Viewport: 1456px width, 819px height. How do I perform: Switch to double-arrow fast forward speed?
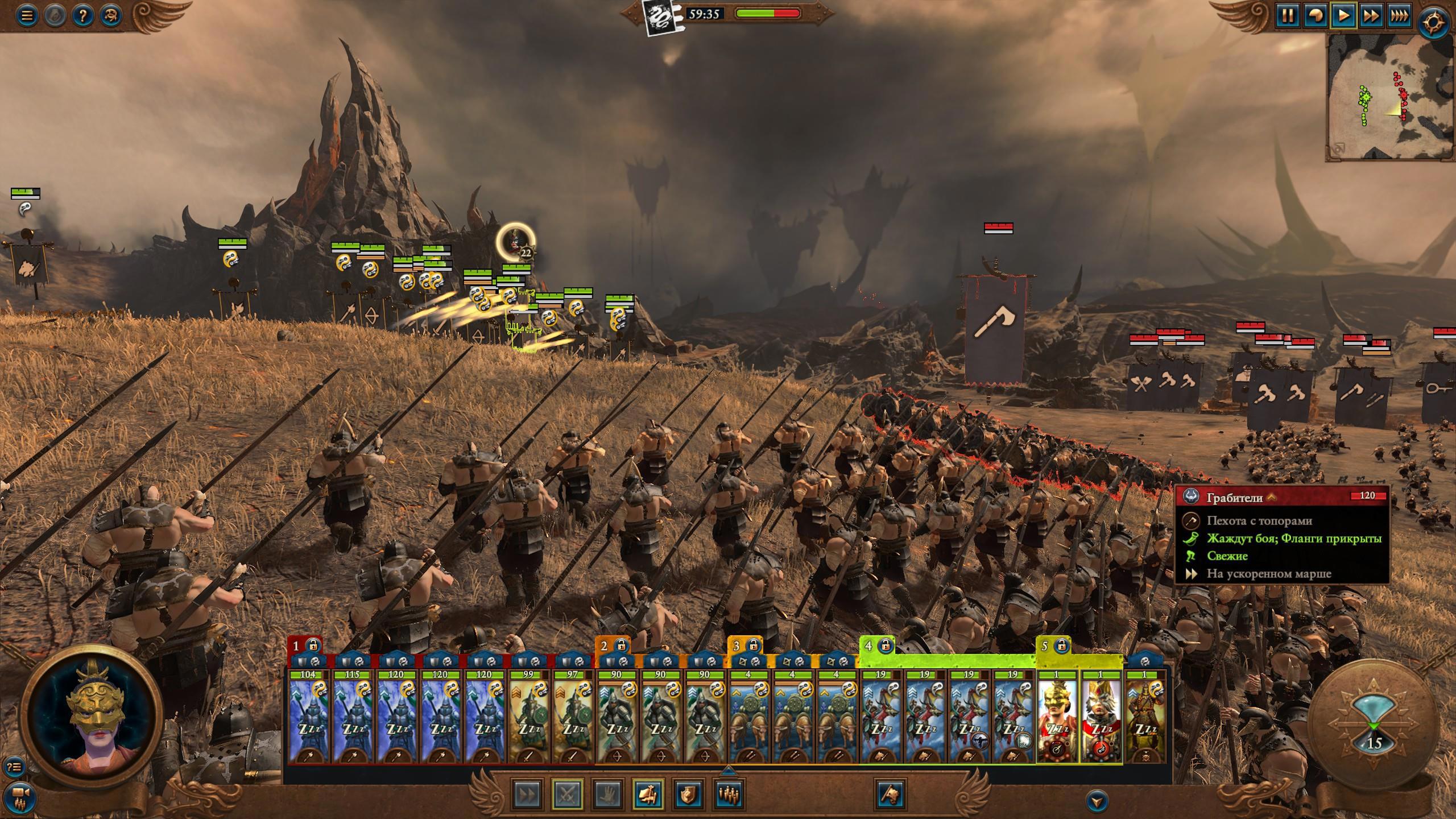[1371, 15]
